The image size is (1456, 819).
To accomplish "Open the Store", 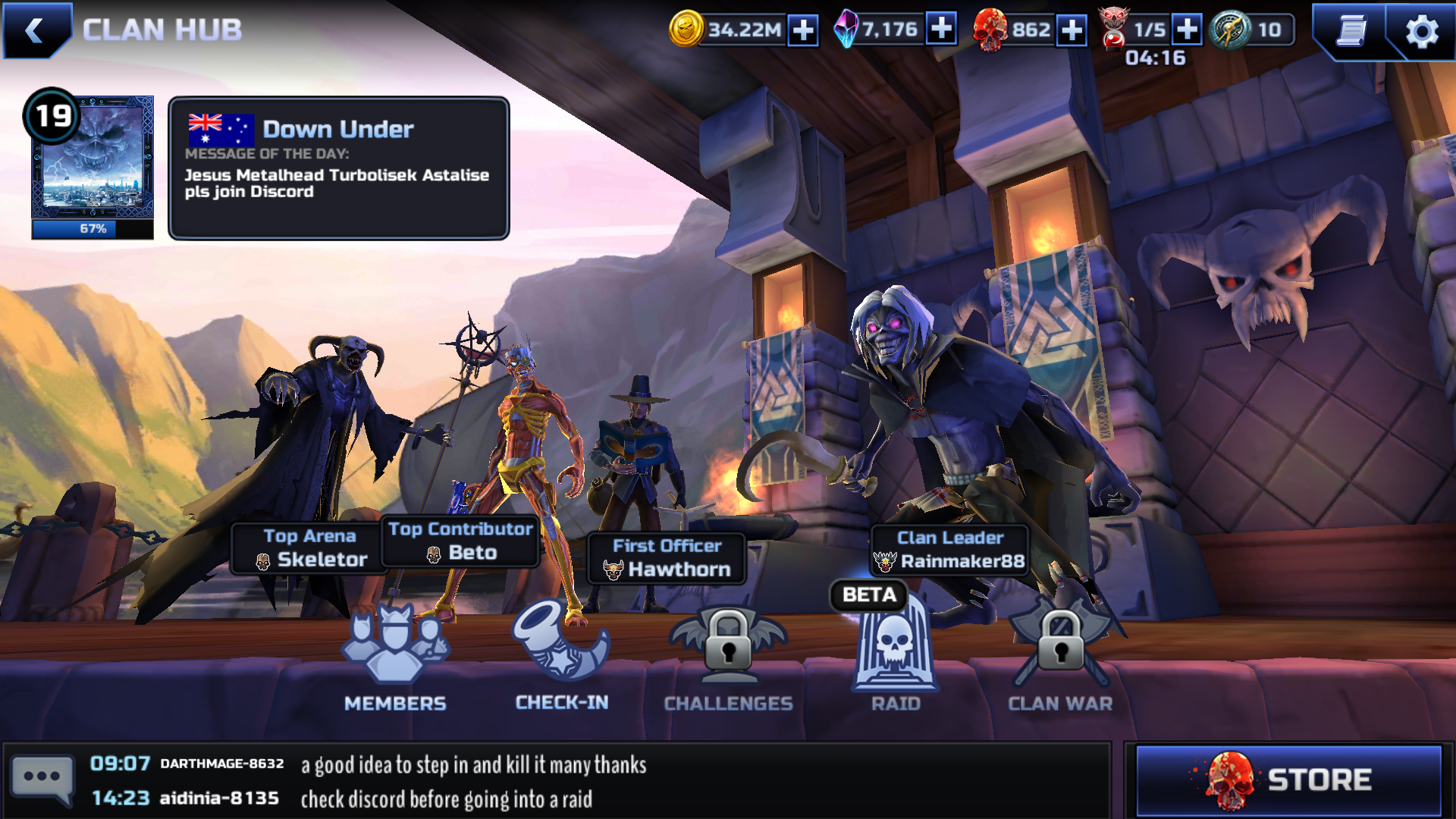I will [1288, 780].
